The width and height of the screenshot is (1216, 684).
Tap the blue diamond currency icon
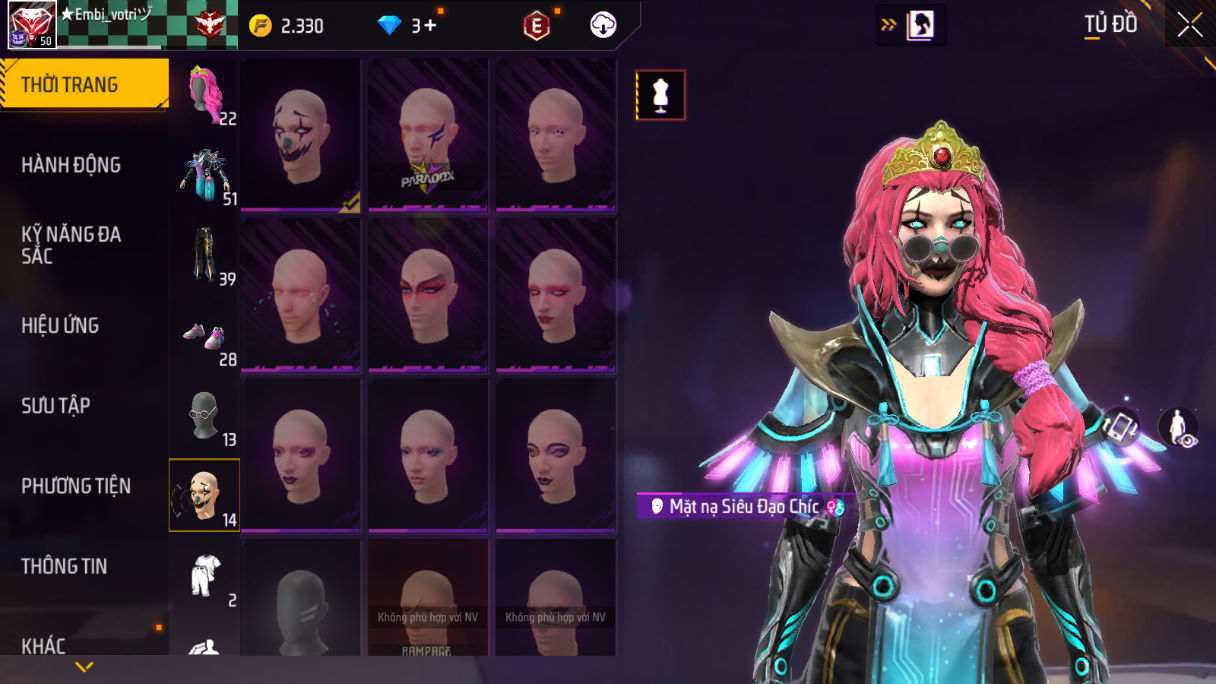389,26
